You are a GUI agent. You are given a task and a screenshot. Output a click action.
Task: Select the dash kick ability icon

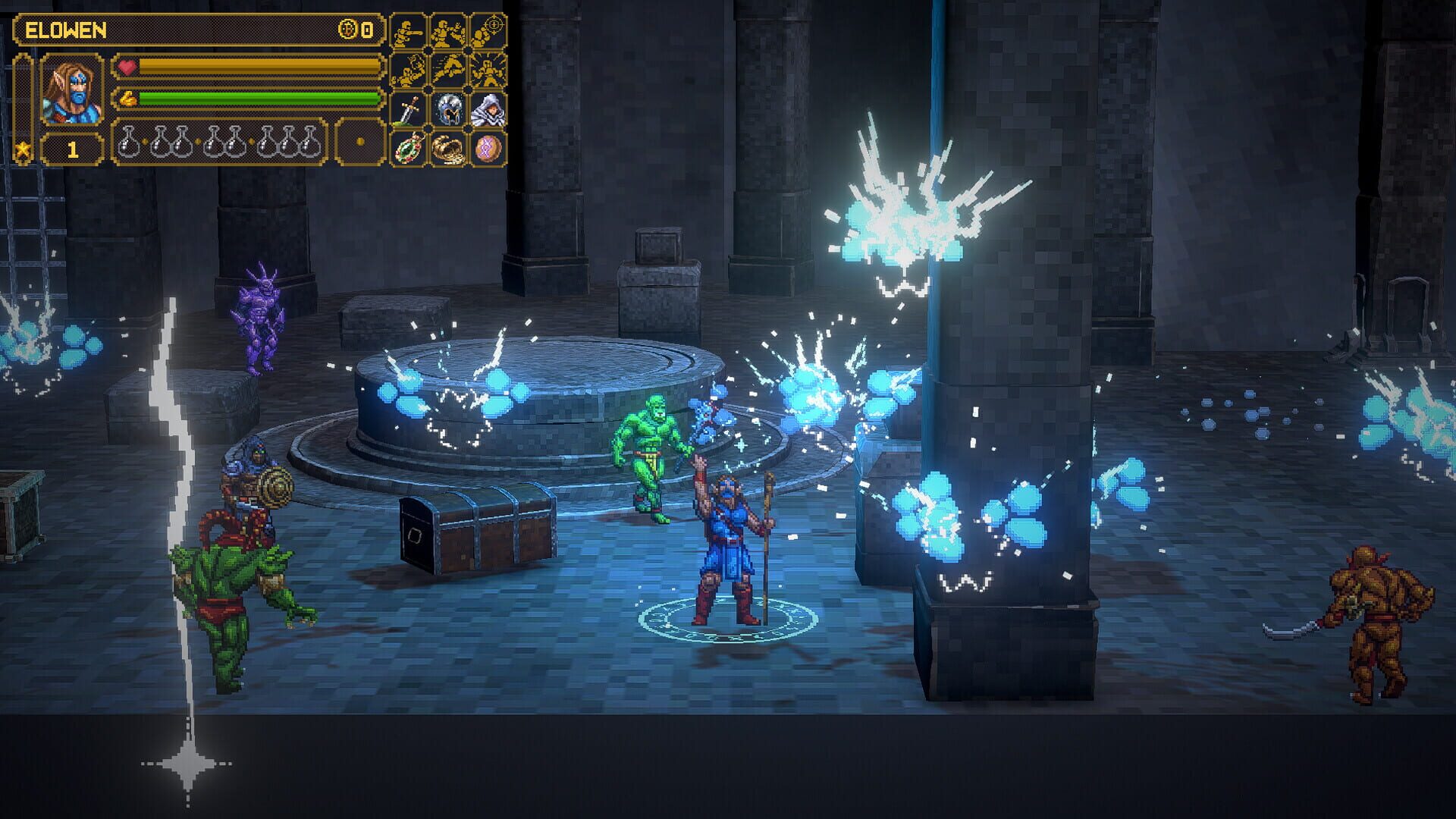449,70
